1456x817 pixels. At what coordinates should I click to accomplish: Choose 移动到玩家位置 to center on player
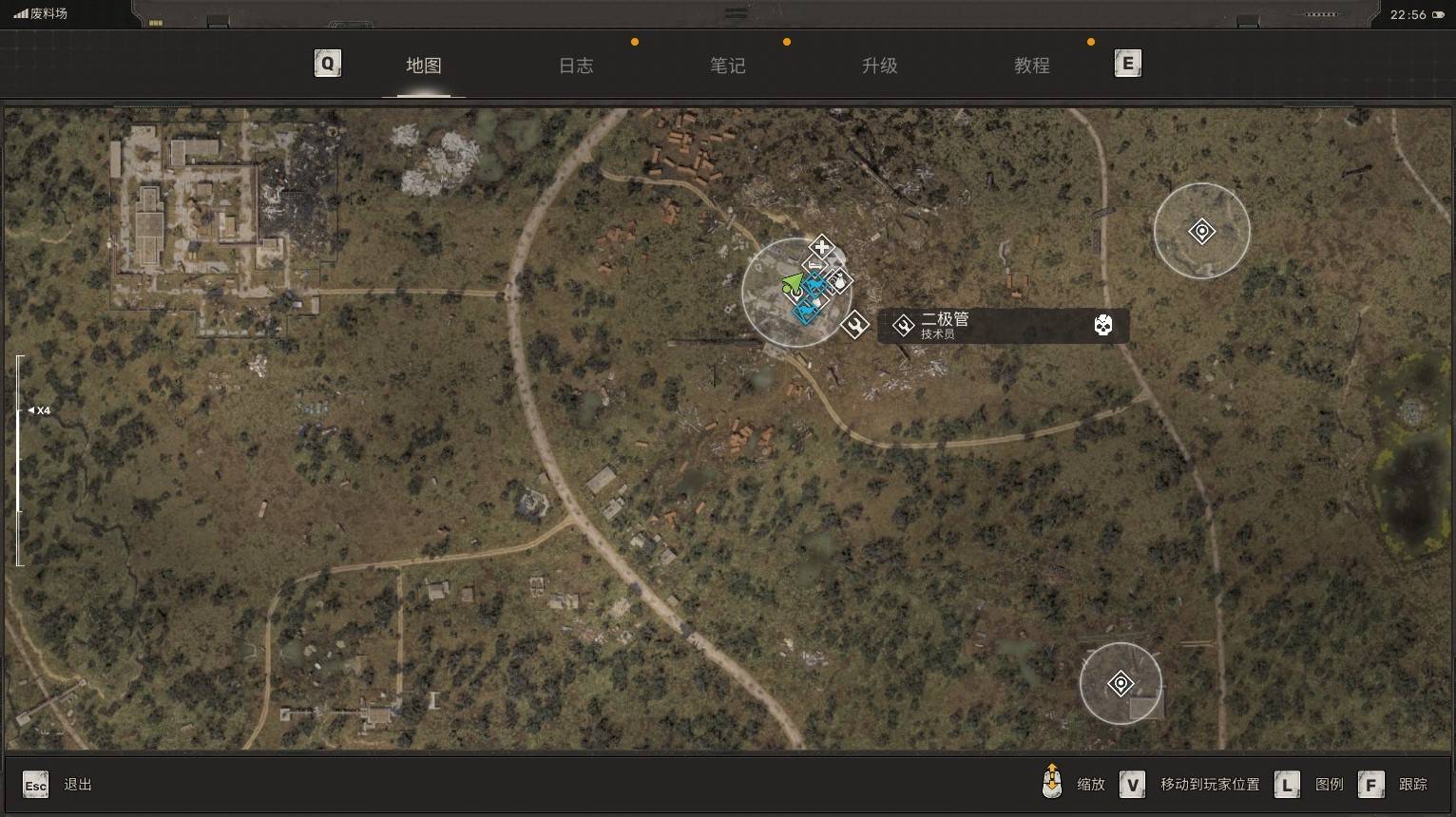click(x=1209, y=785)
